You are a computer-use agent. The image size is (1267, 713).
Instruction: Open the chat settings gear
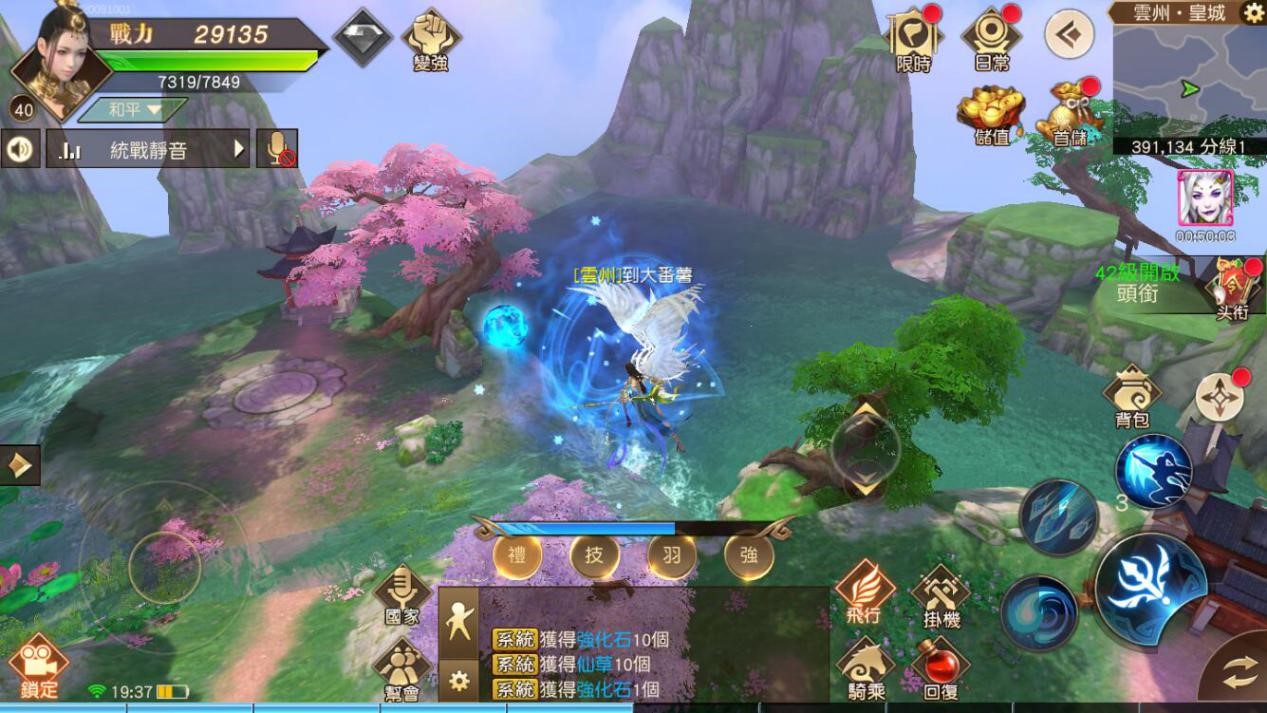click(459, 681)
